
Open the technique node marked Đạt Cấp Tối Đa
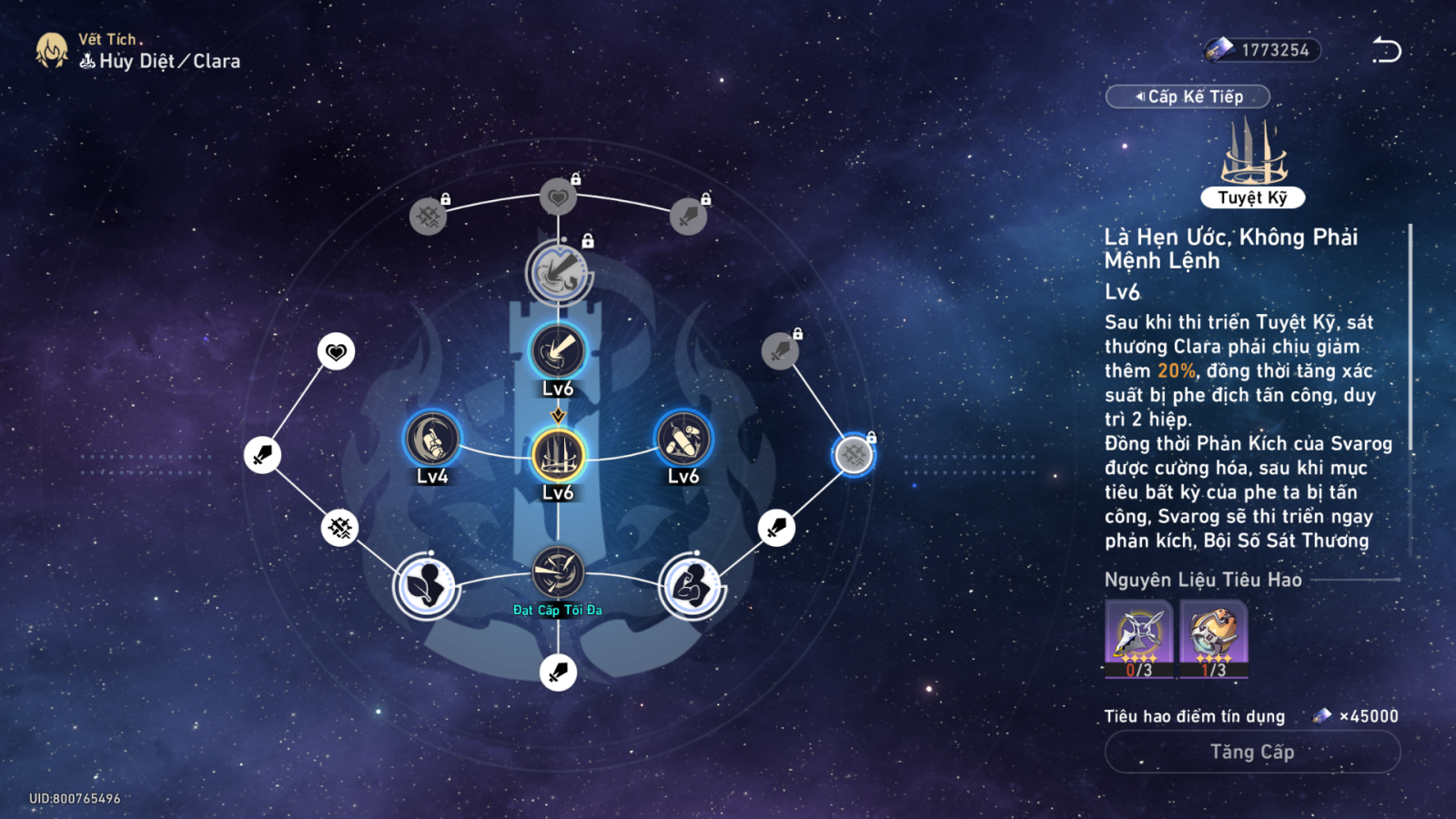[558, 572]
